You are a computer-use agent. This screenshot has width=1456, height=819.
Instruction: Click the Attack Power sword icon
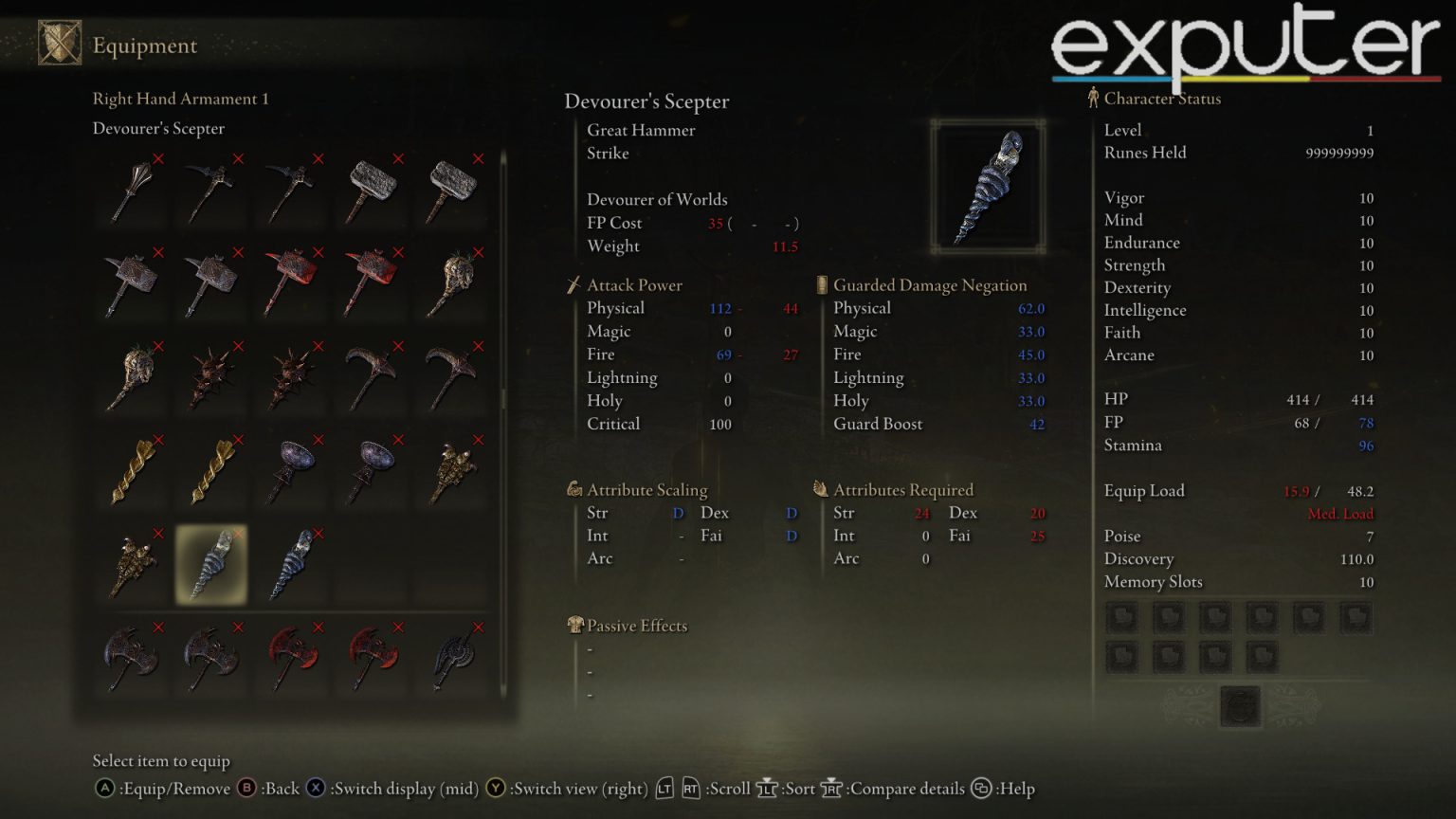coord(575,283)
